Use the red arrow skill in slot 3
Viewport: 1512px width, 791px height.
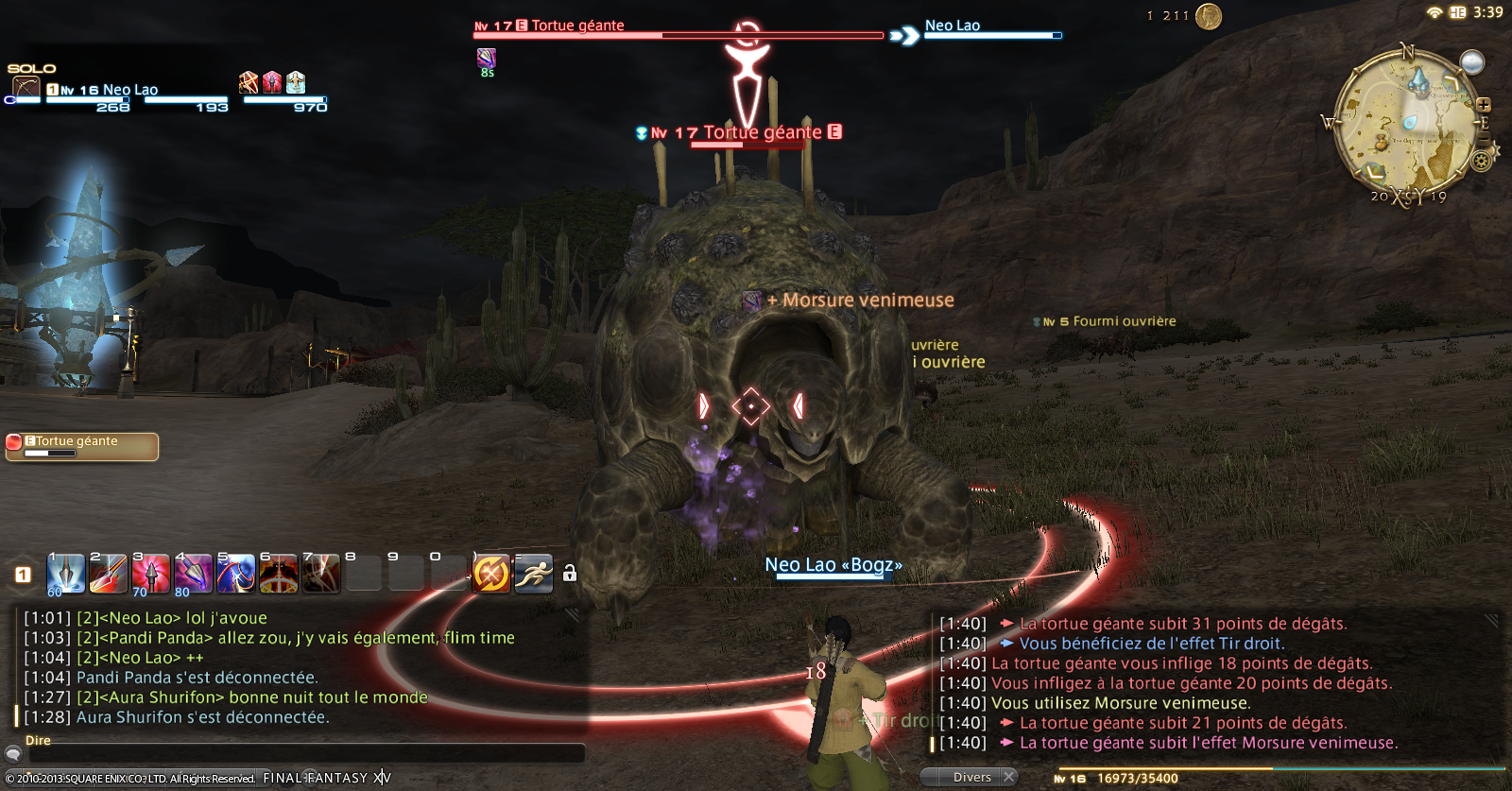pyautogui.click(x=150, y=574)
